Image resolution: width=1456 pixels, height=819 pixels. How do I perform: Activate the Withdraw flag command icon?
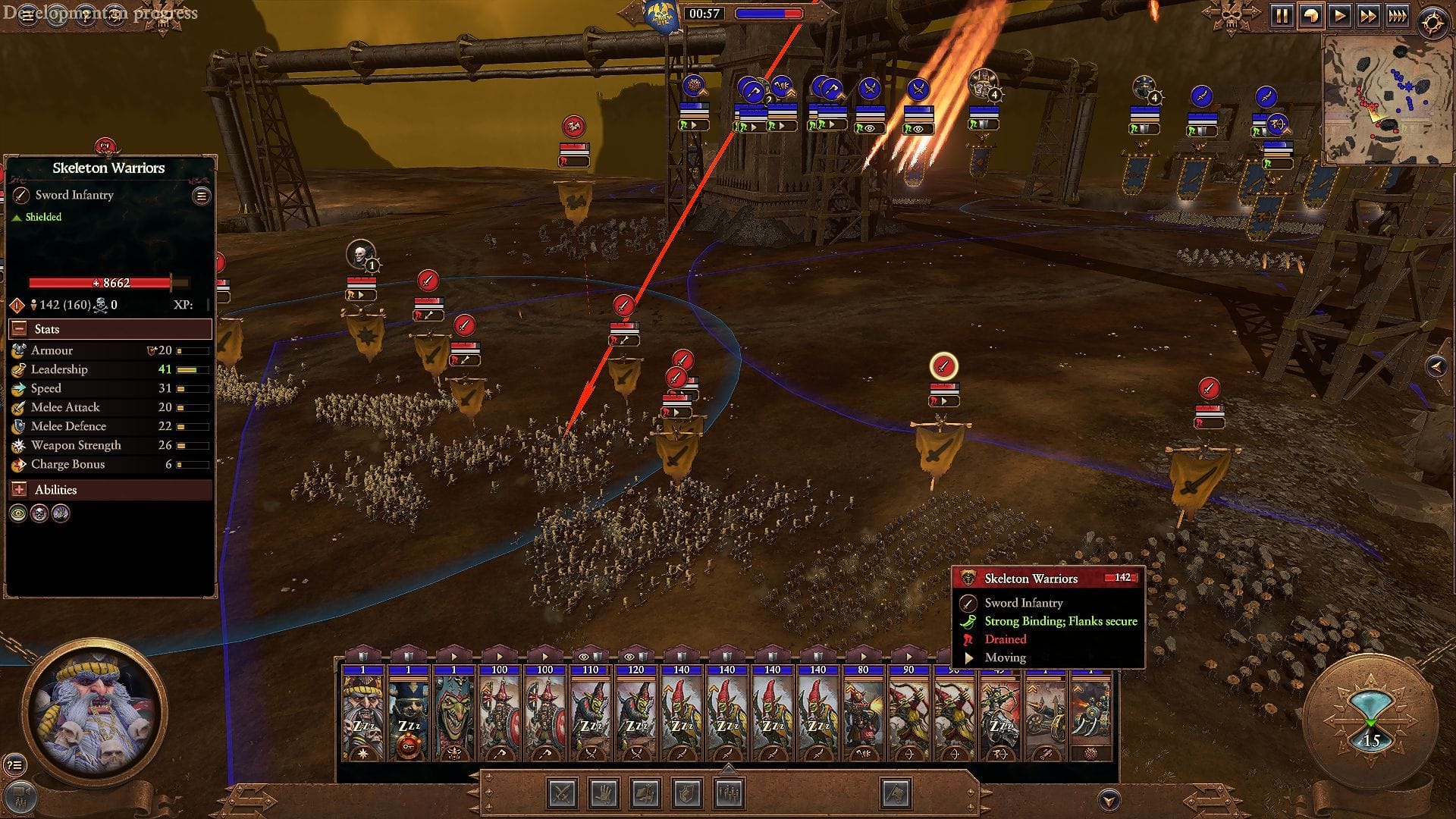[897, 794]
